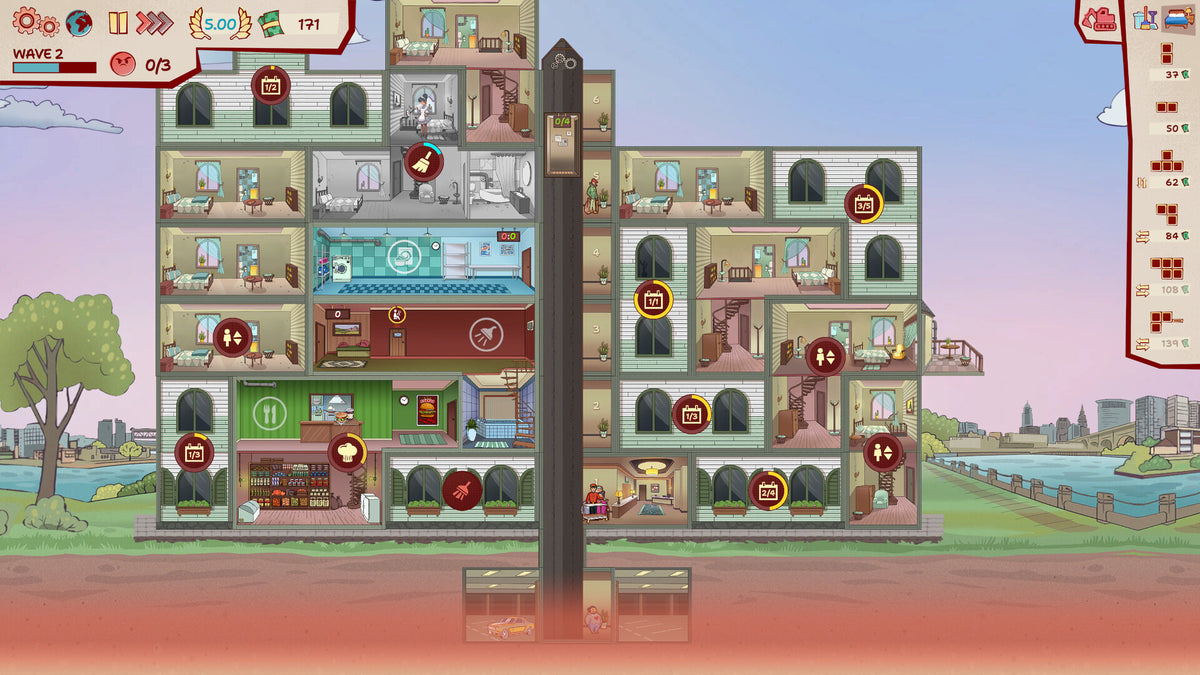
Task: Switch to the cleaning supplies room tab
Action: coord(1145,17)
